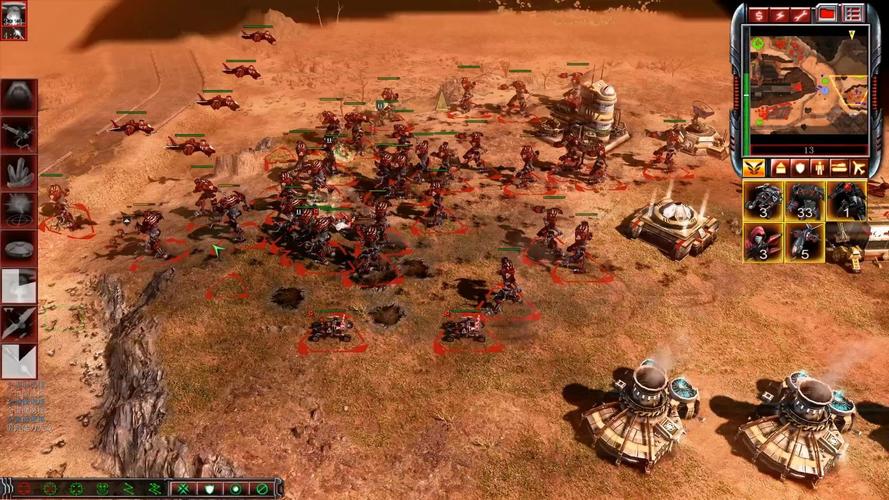Image resolution: width=889 pixels, height=500 pixels.
Task: Select the portrait icon in the top-left corner
Action: [x=14, y=20]
